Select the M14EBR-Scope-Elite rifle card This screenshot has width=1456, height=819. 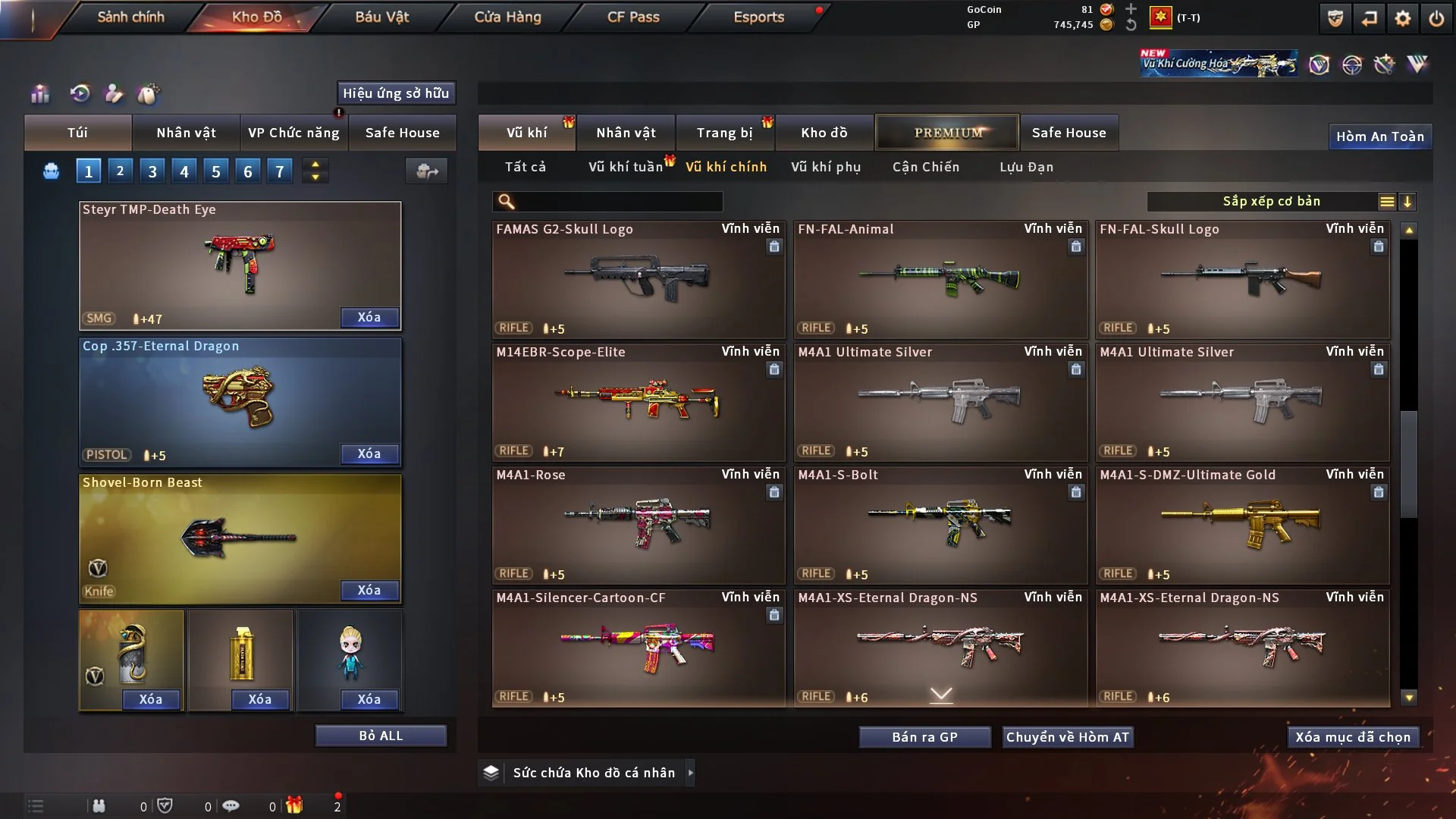(638, 402)
